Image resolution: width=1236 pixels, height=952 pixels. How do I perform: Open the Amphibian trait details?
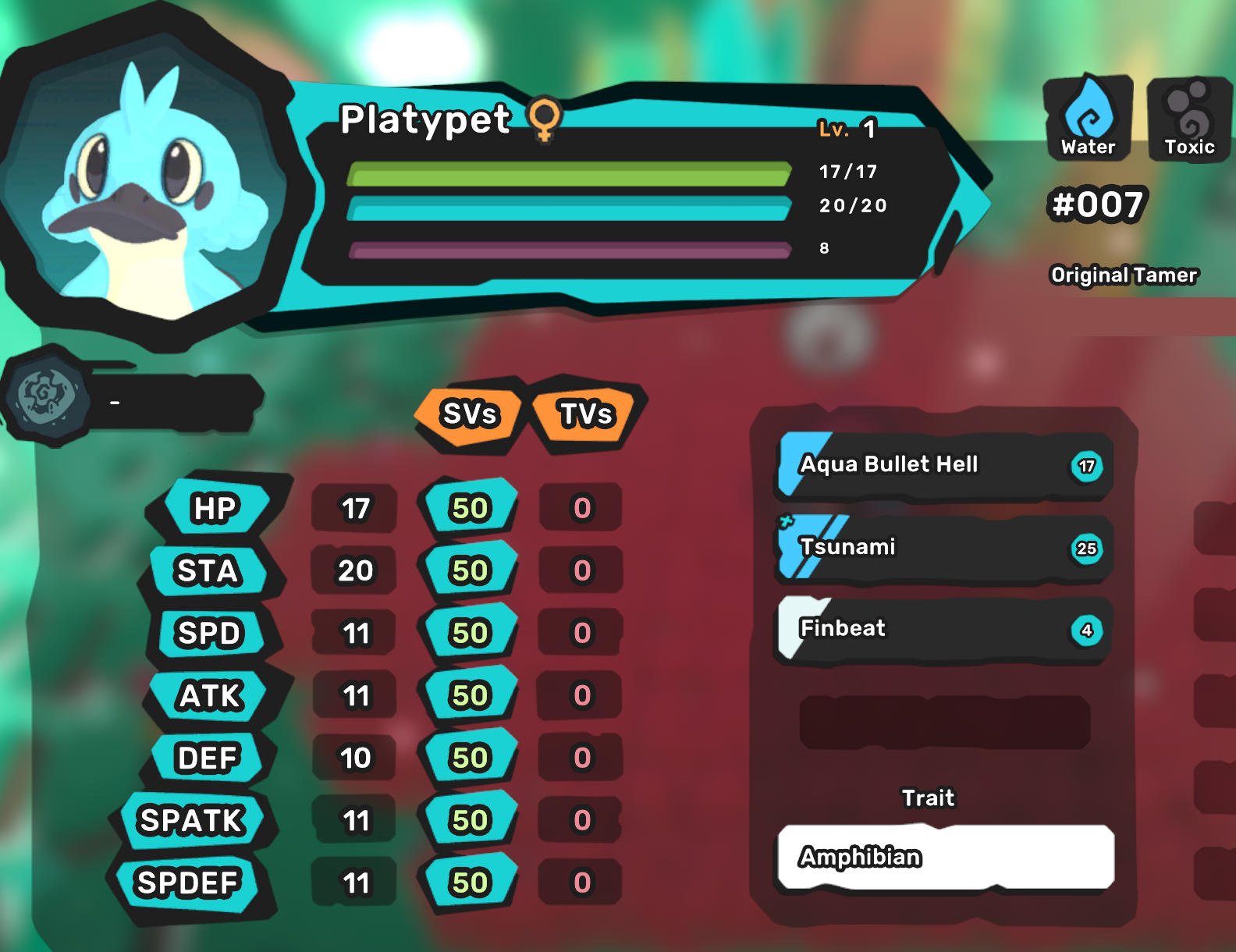tap(946, 857)
